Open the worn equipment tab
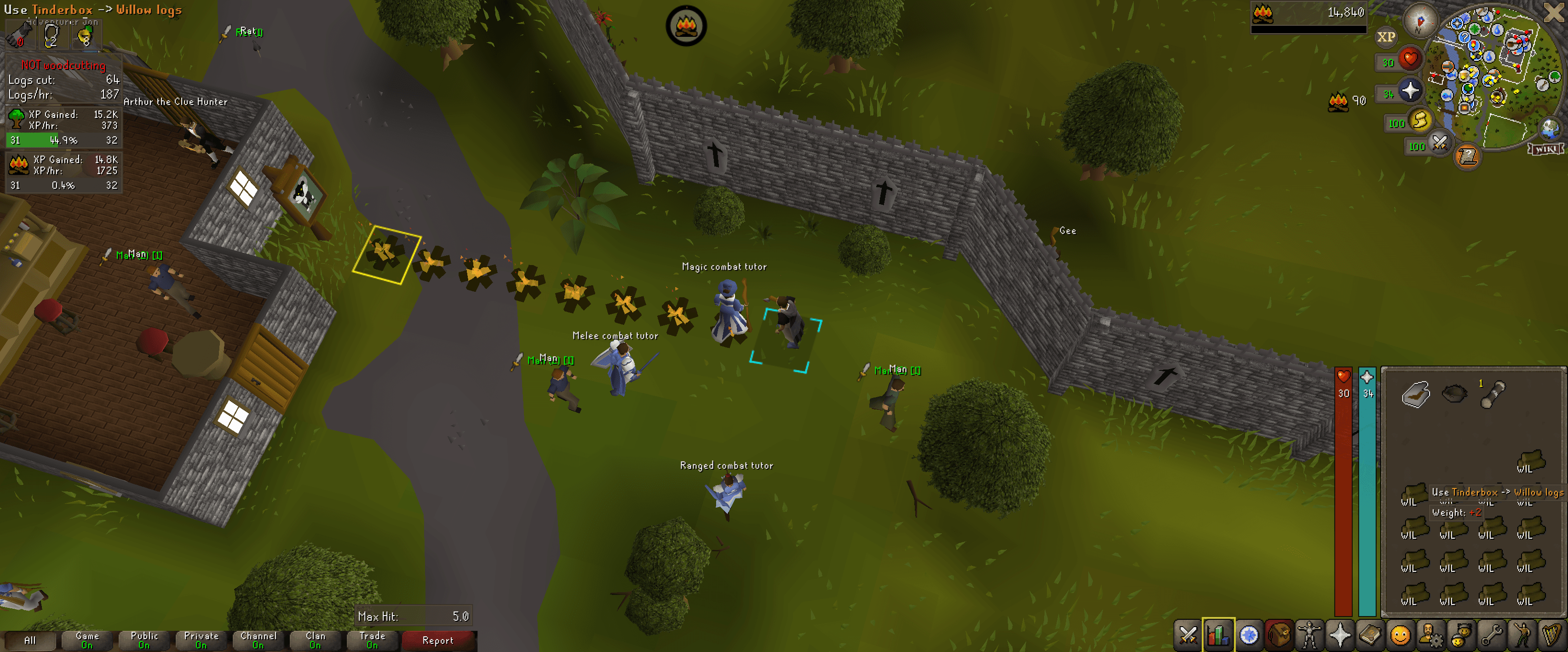 1310,636
